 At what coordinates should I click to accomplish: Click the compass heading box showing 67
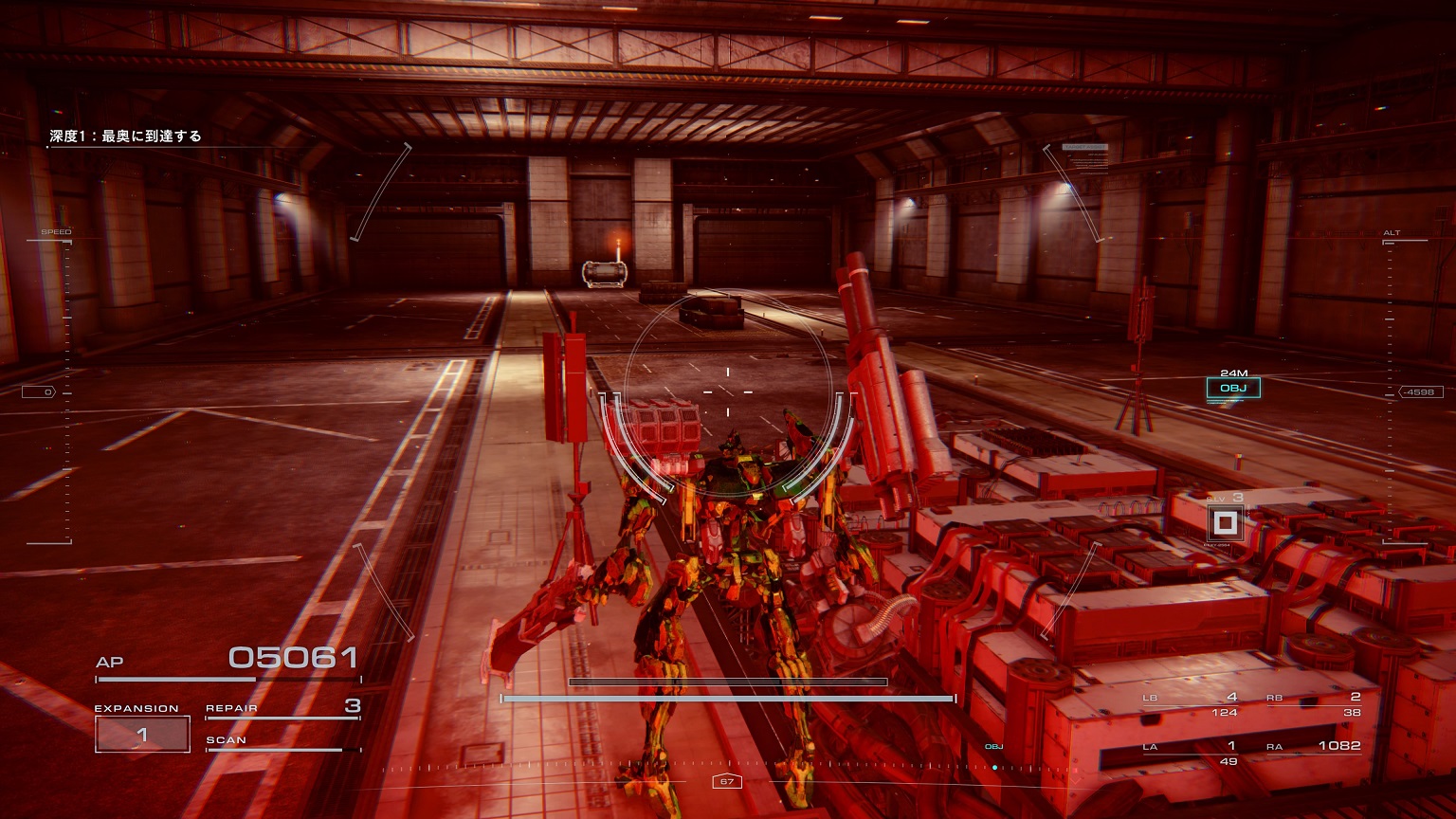click(727, 782)
